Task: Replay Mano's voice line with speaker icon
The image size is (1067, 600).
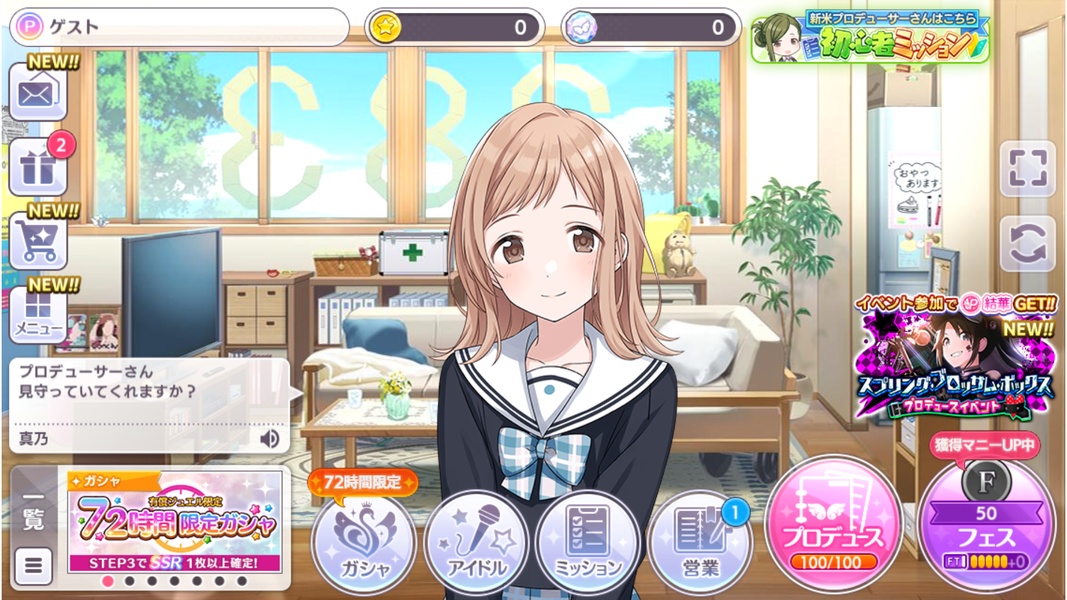Action: point(269,438)
